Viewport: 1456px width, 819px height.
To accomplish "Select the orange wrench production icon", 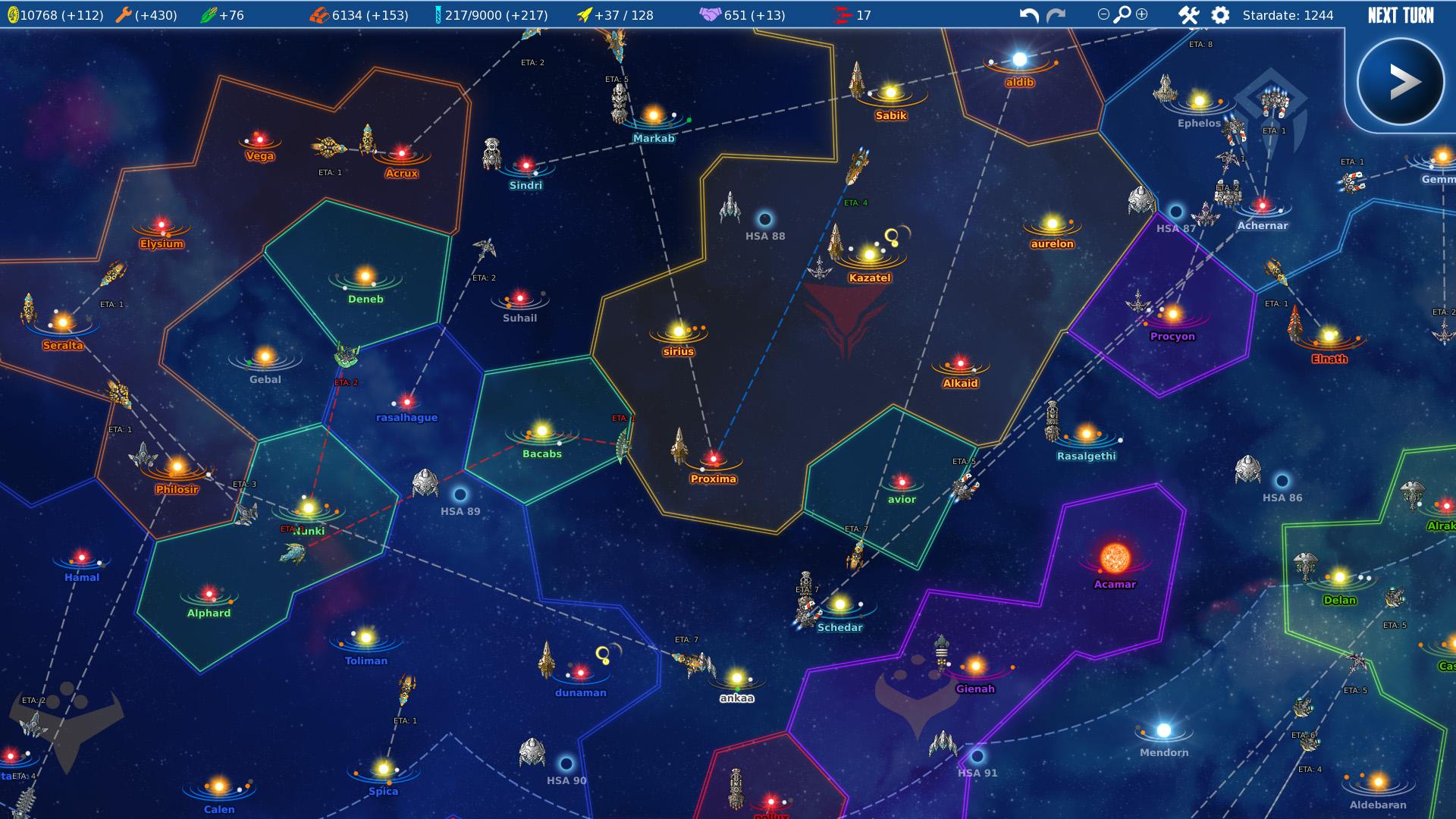I will pyautogui.click(x=124, y=13).
